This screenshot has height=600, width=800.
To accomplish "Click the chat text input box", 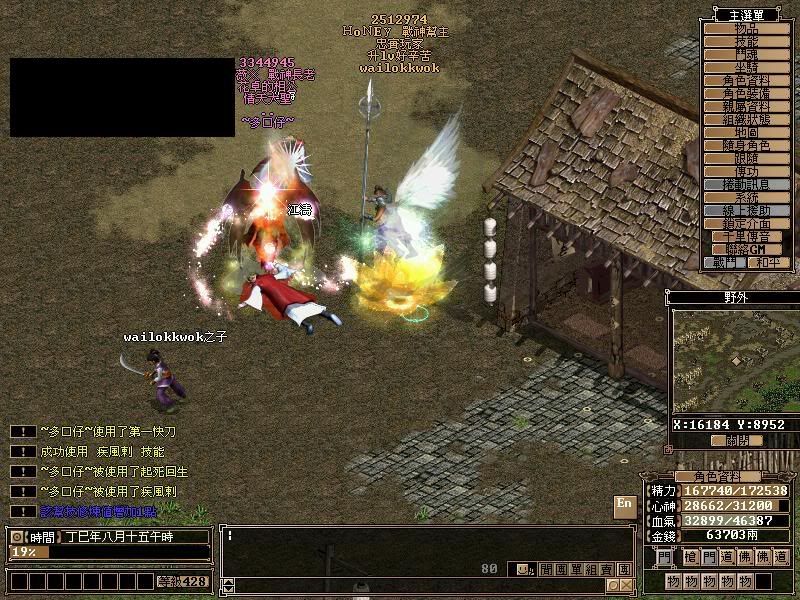I will (x=420, y=536).
